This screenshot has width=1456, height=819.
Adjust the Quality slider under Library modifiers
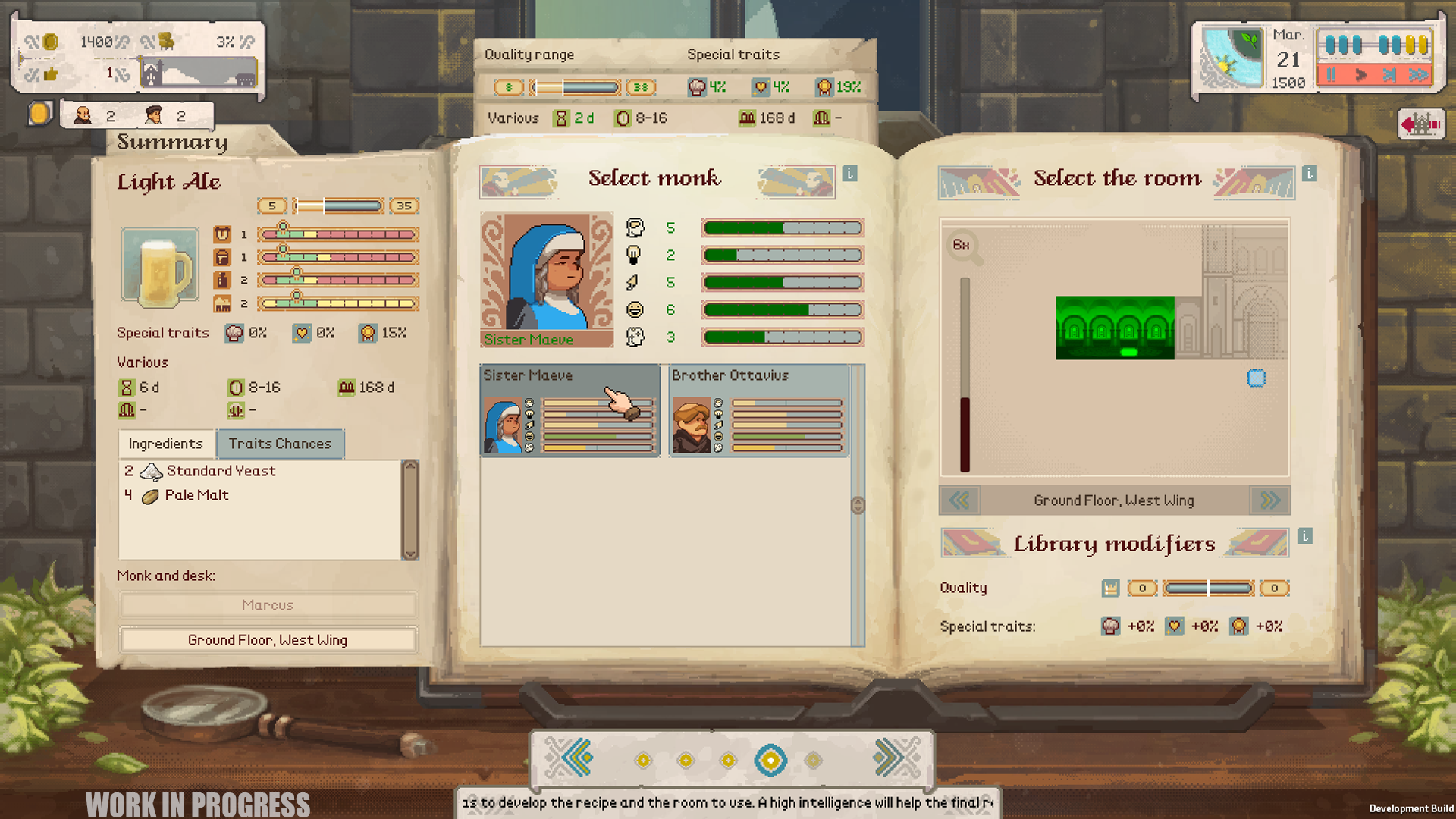tap(1209, 588)
